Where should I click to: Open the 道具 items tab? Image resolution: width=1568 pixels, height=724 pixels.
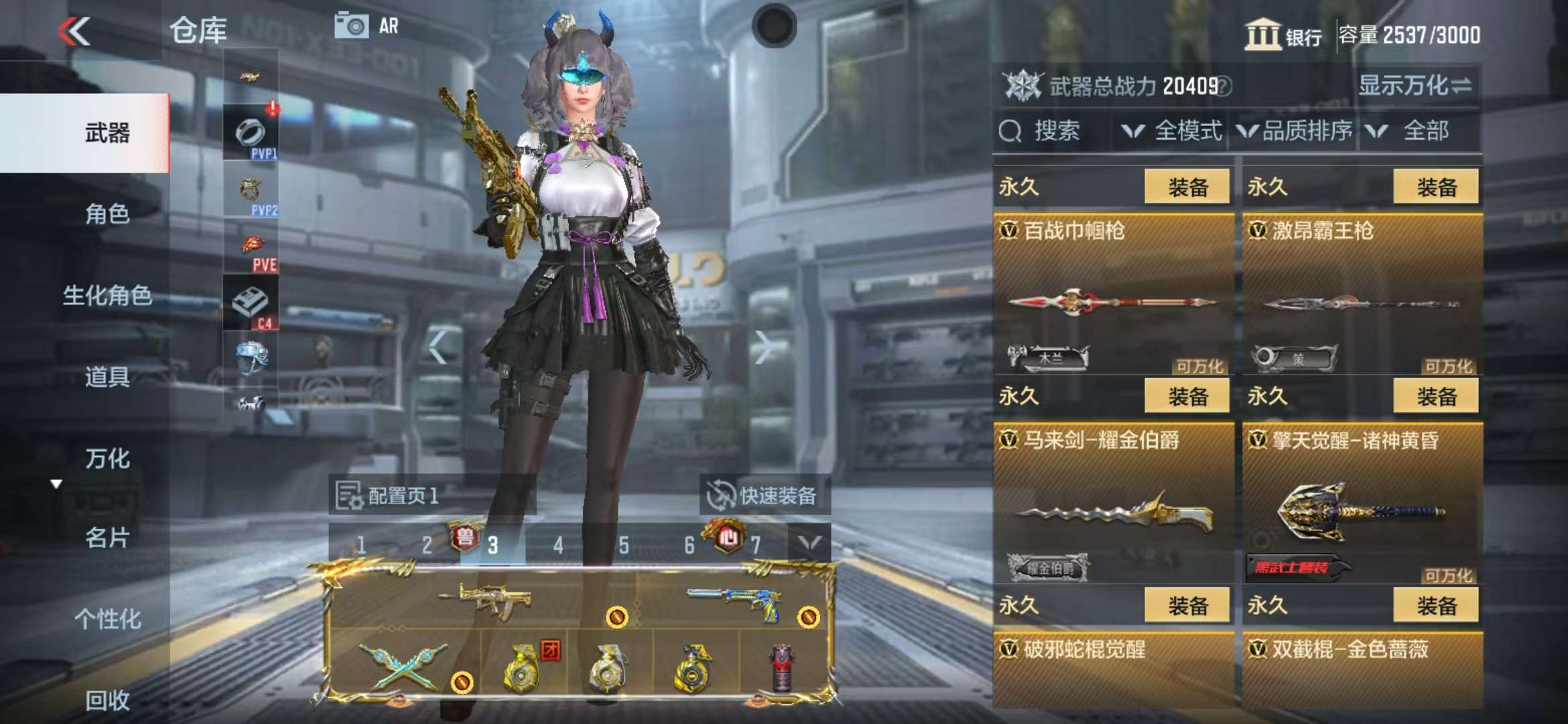pyautogui.click(x=107, y=377)
